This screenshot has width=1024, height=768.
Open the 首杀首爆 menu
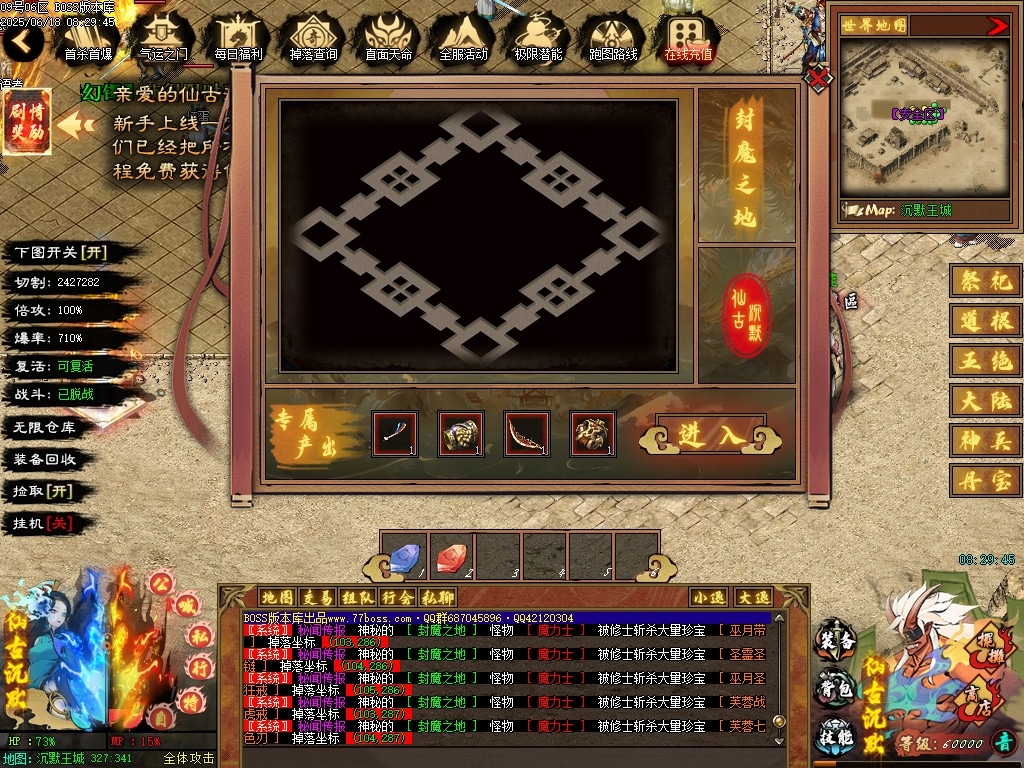click(88, 38)
